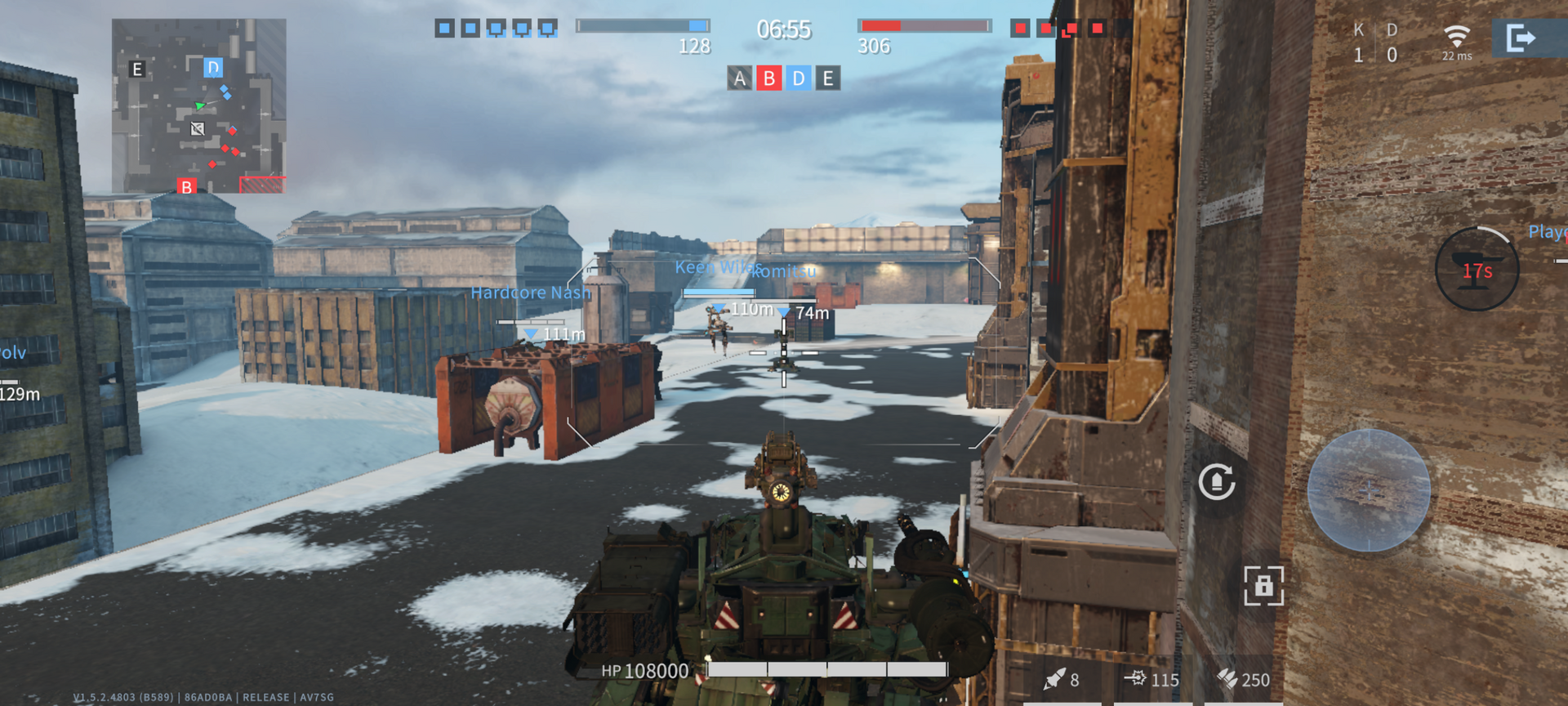
Task: Fire weapons with the blue crosshair button
Action: click(1369, 490)
